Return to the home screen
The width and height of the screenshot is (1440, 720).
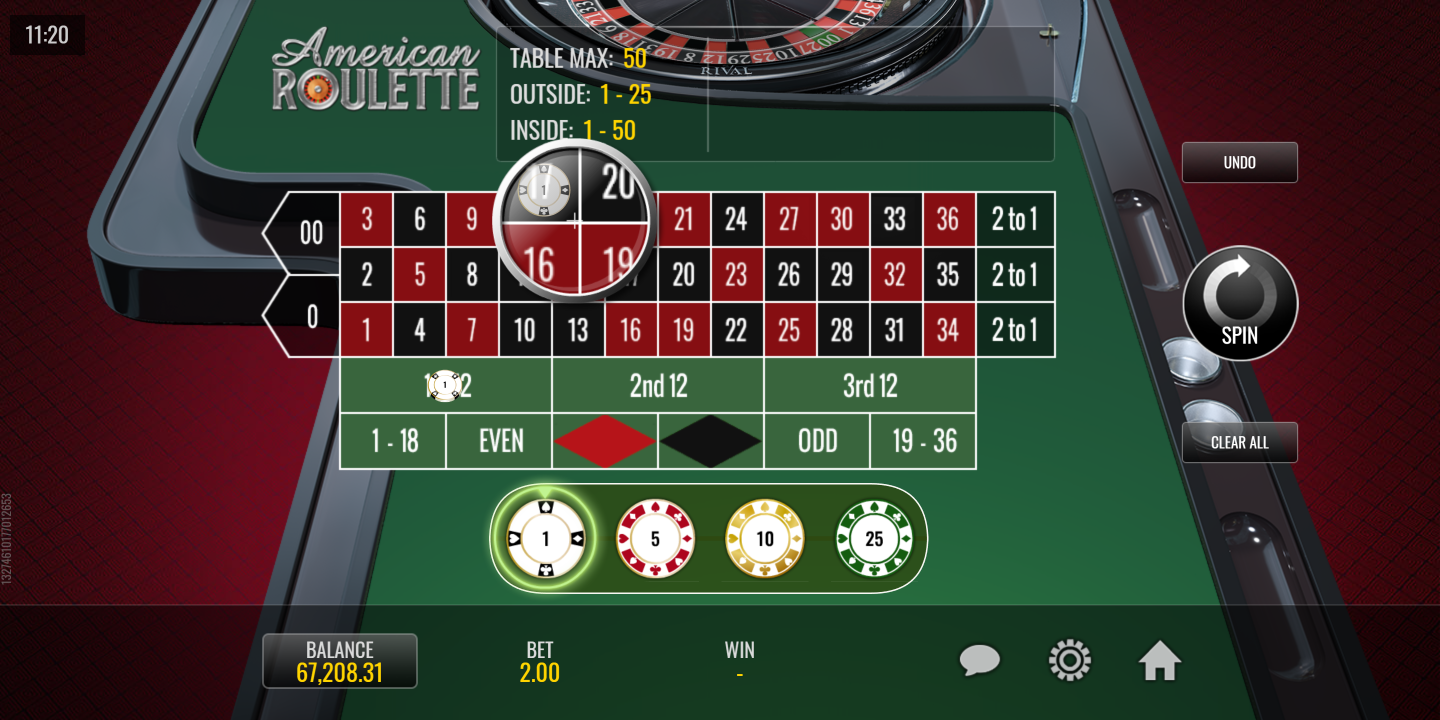pyautogui.click(x=1160, y=661)
